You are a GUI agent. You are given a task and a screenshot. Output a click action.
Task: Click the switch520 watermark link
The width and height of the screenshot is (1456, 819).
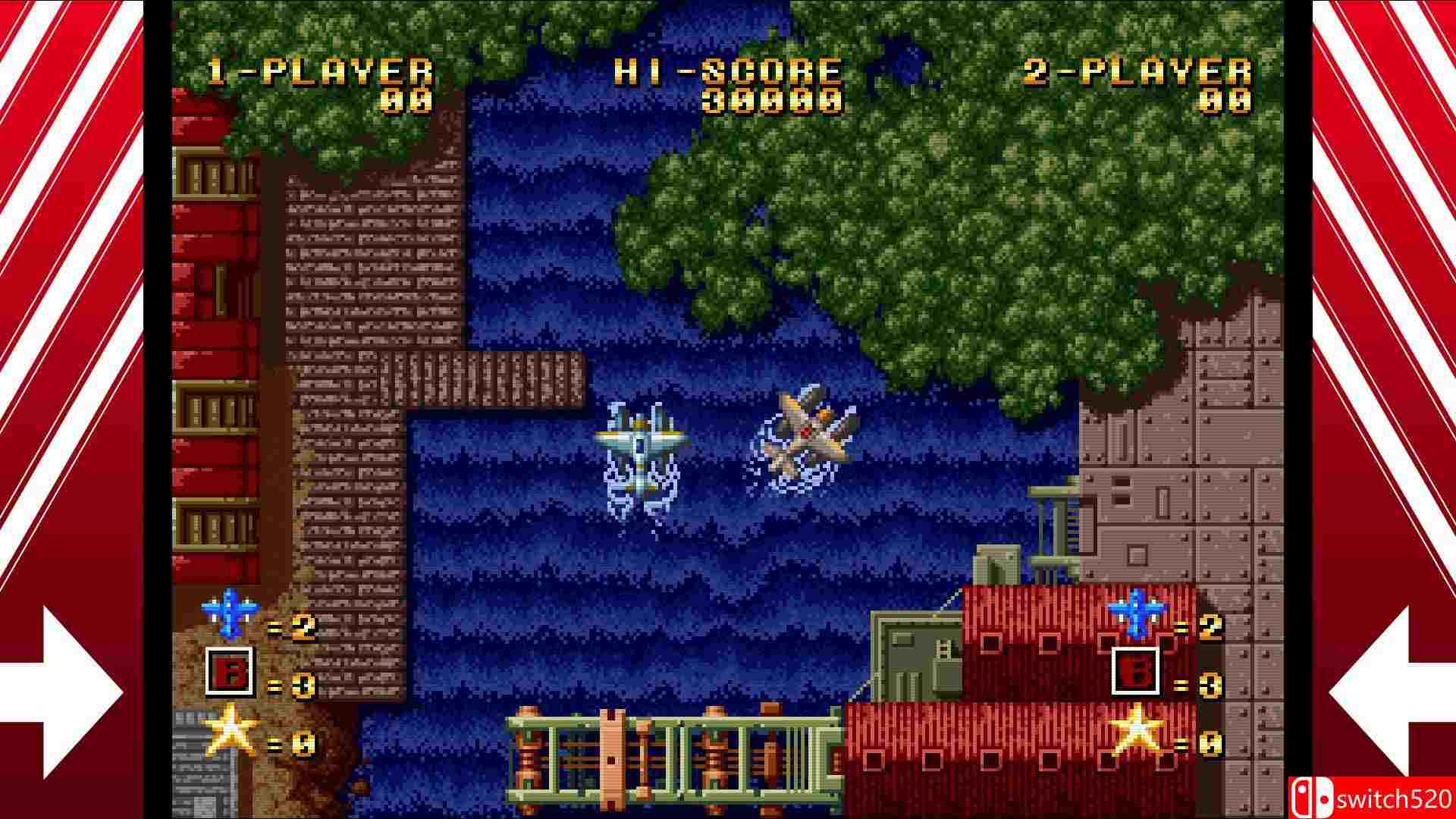[x=1395, y=797]
